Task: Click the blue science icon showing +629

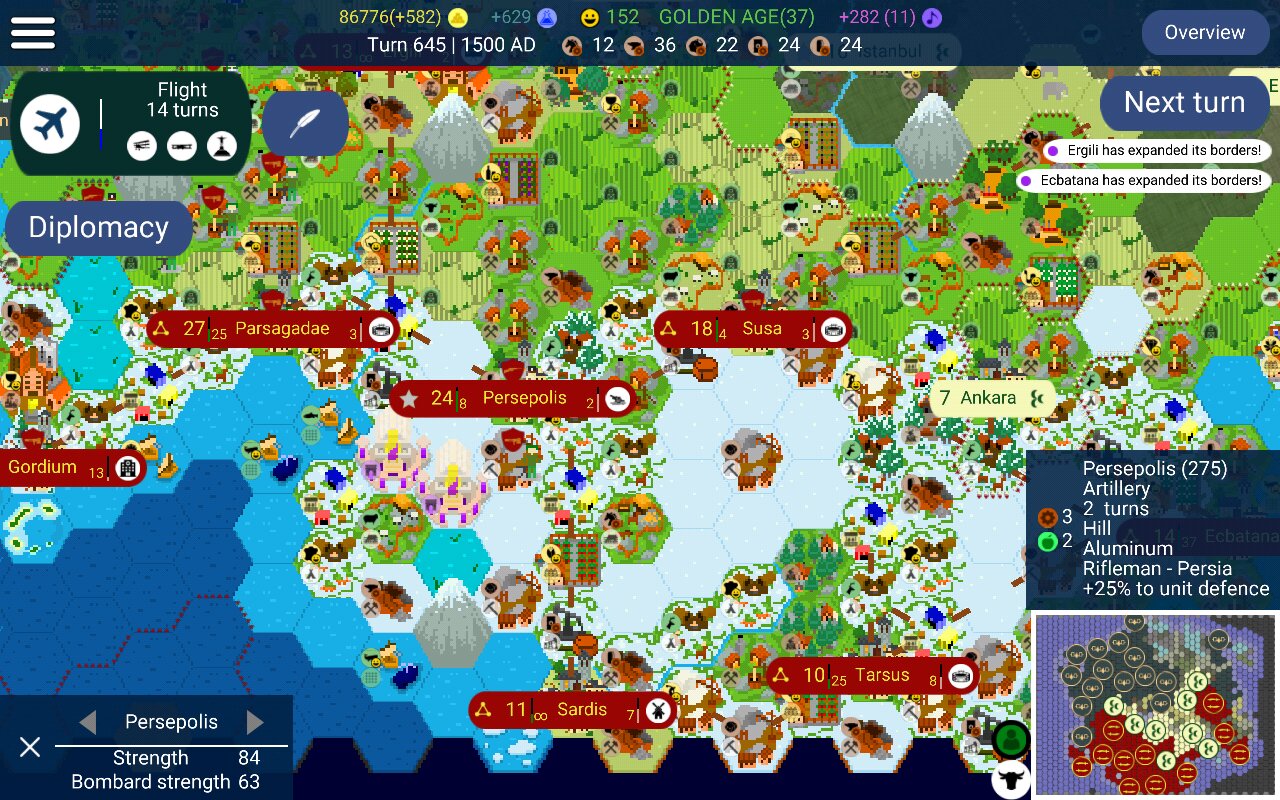Action: click(548, 17)
